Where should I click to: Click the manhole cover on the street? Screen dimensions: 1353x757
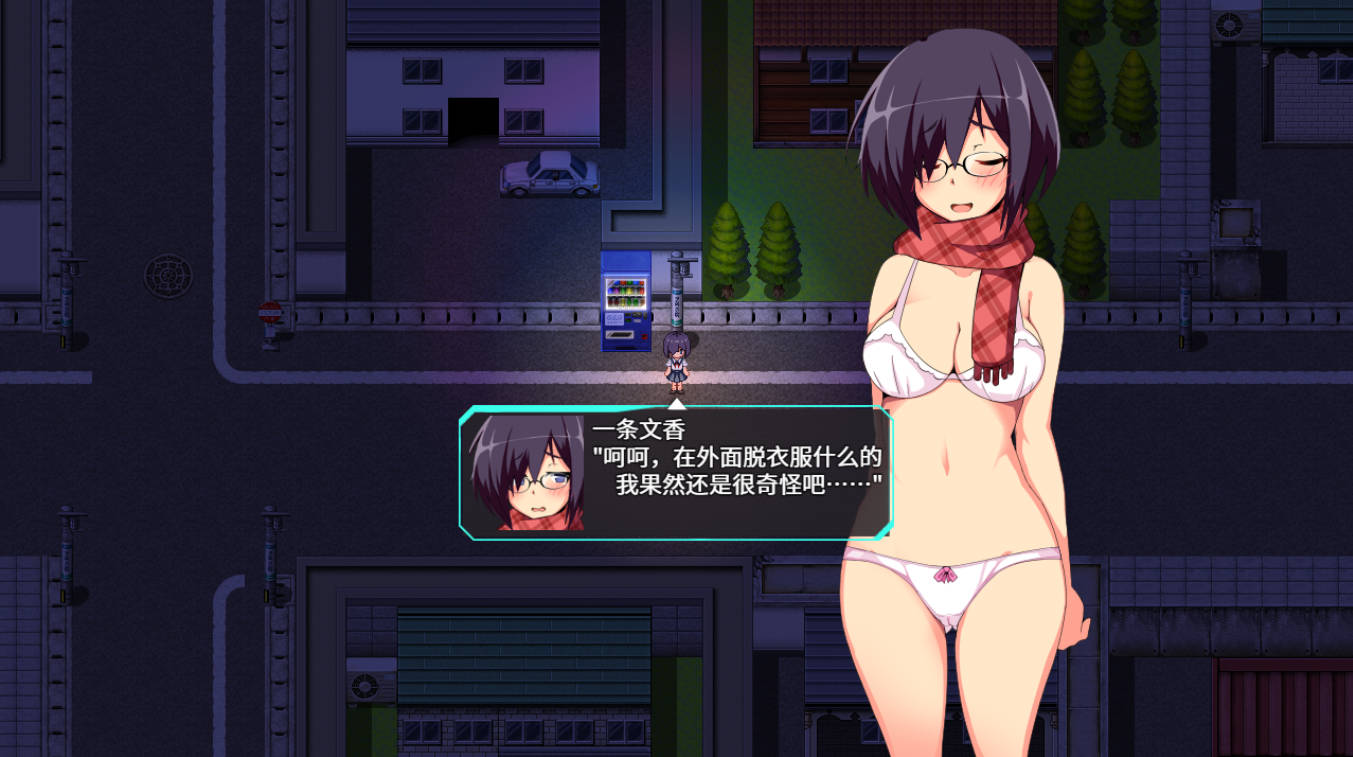(x=168, y=272)
